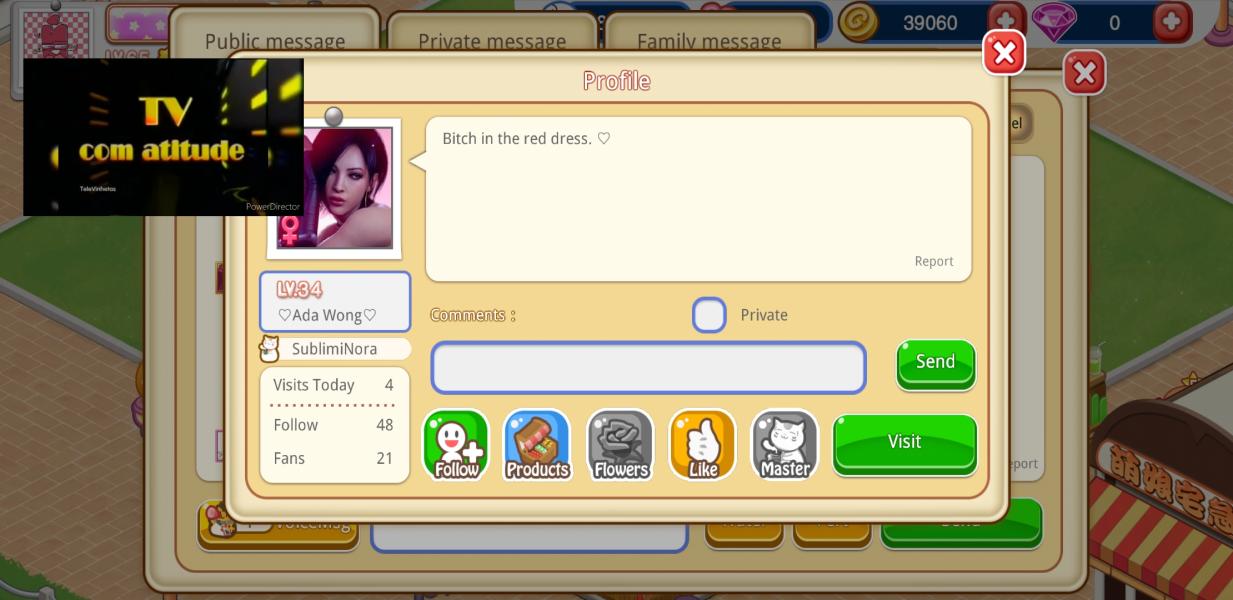Report this profile message

click(x=933, y=261)
